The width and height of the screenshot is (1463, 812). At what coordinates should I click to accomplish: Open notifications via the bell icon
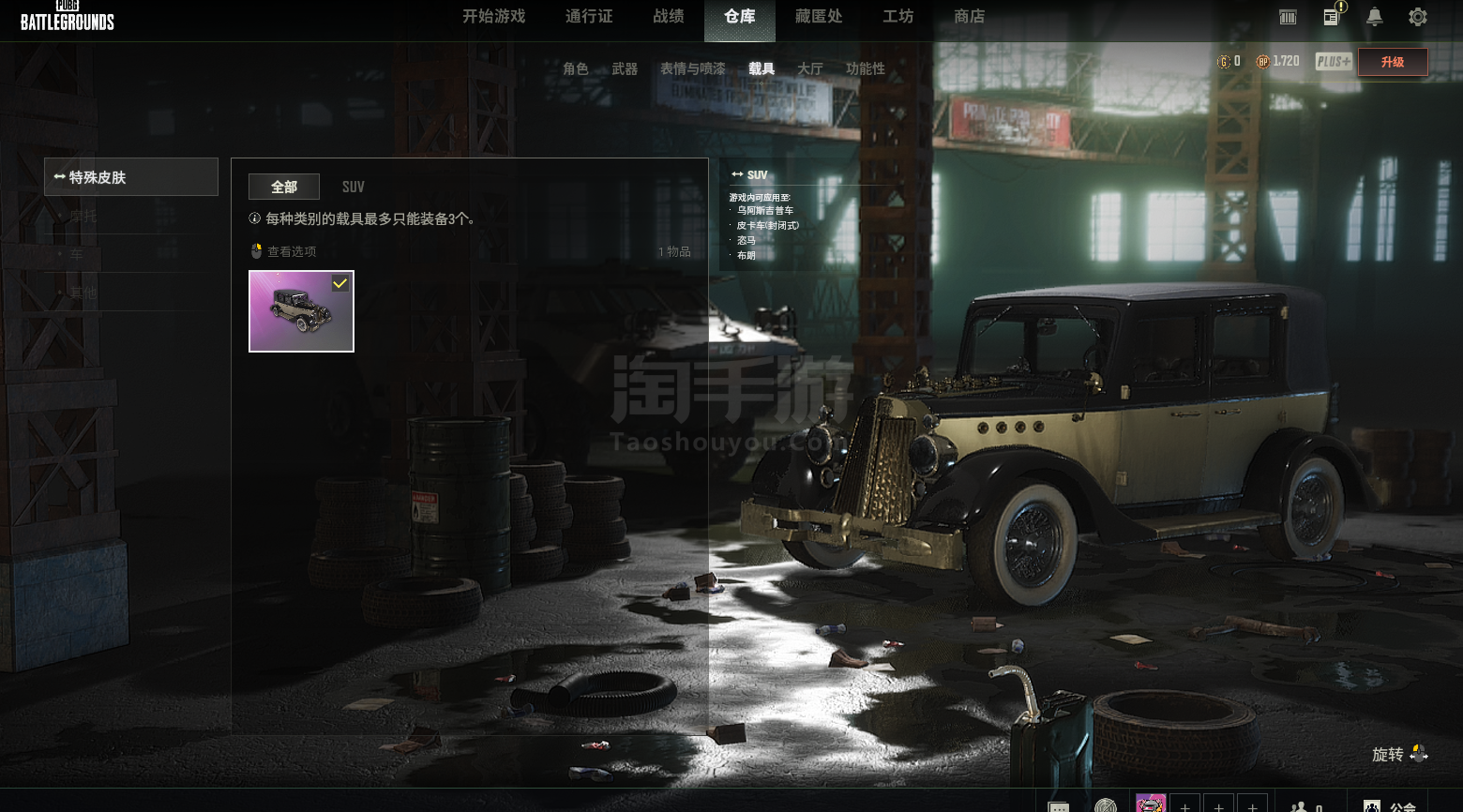(1374, 17)
